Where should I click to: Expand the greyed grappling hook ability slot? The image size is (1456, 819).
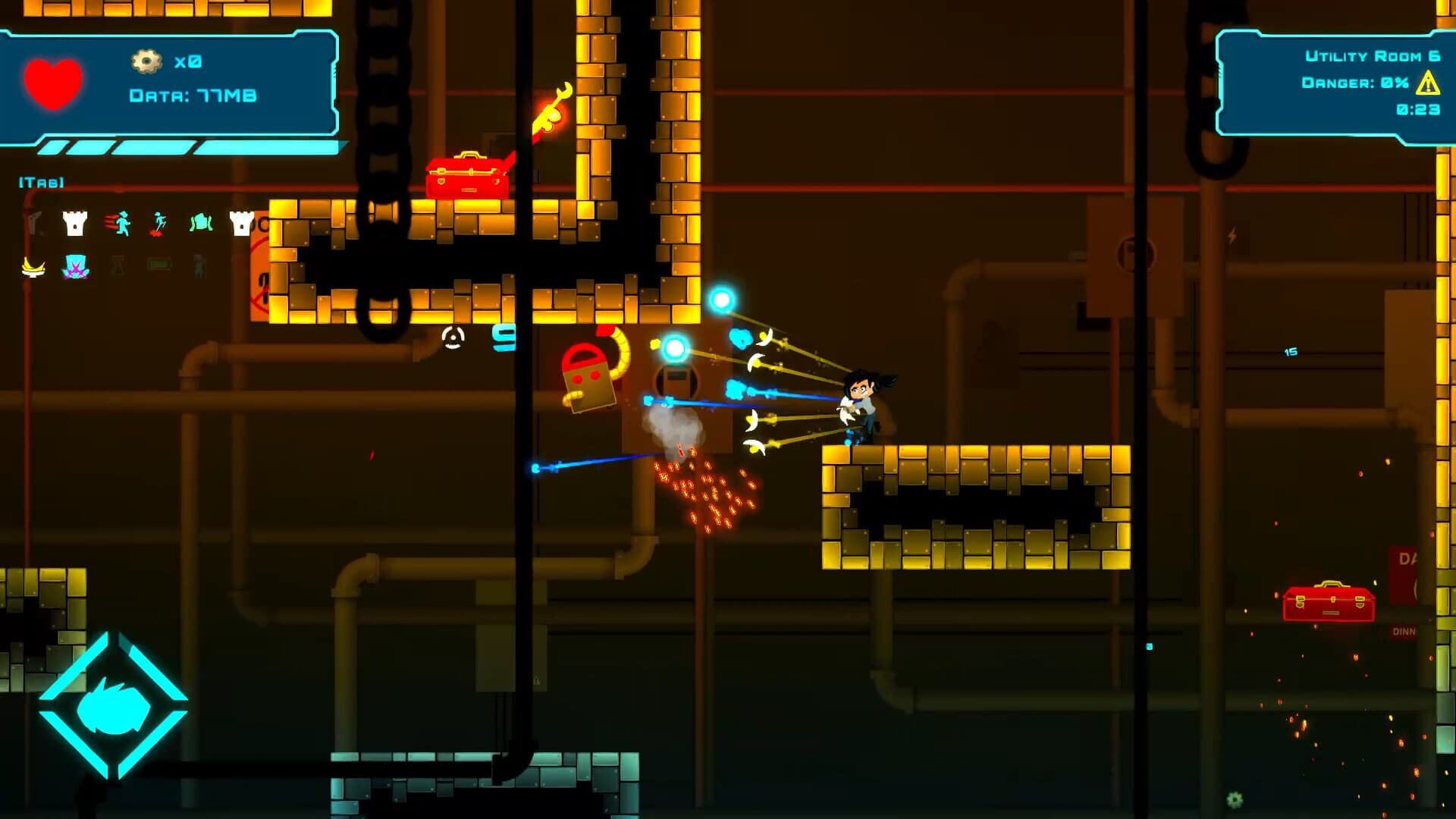click(x=34, y=222)
